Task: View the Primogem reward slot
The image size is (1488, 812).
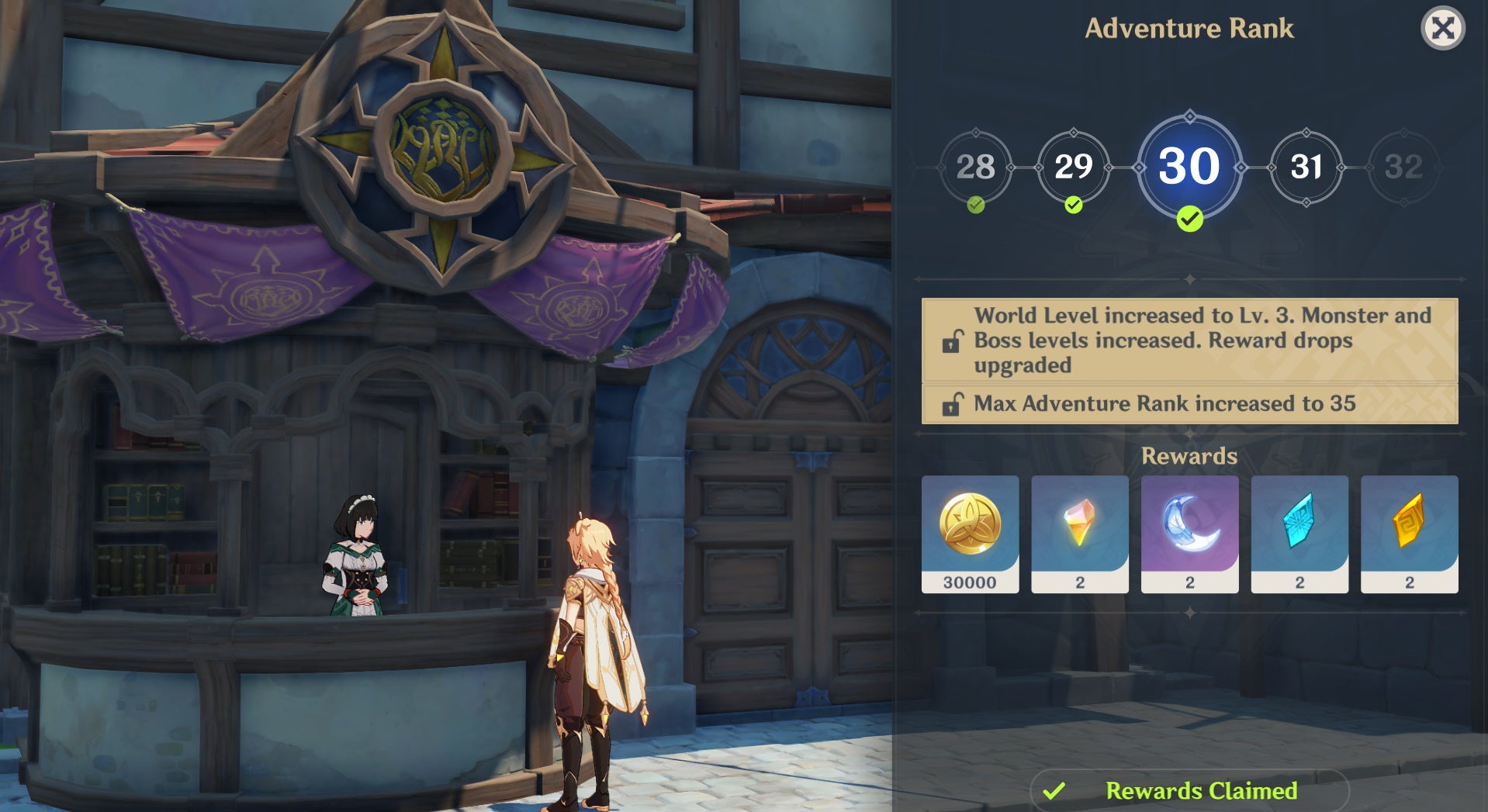Action: pos(1079,534)
